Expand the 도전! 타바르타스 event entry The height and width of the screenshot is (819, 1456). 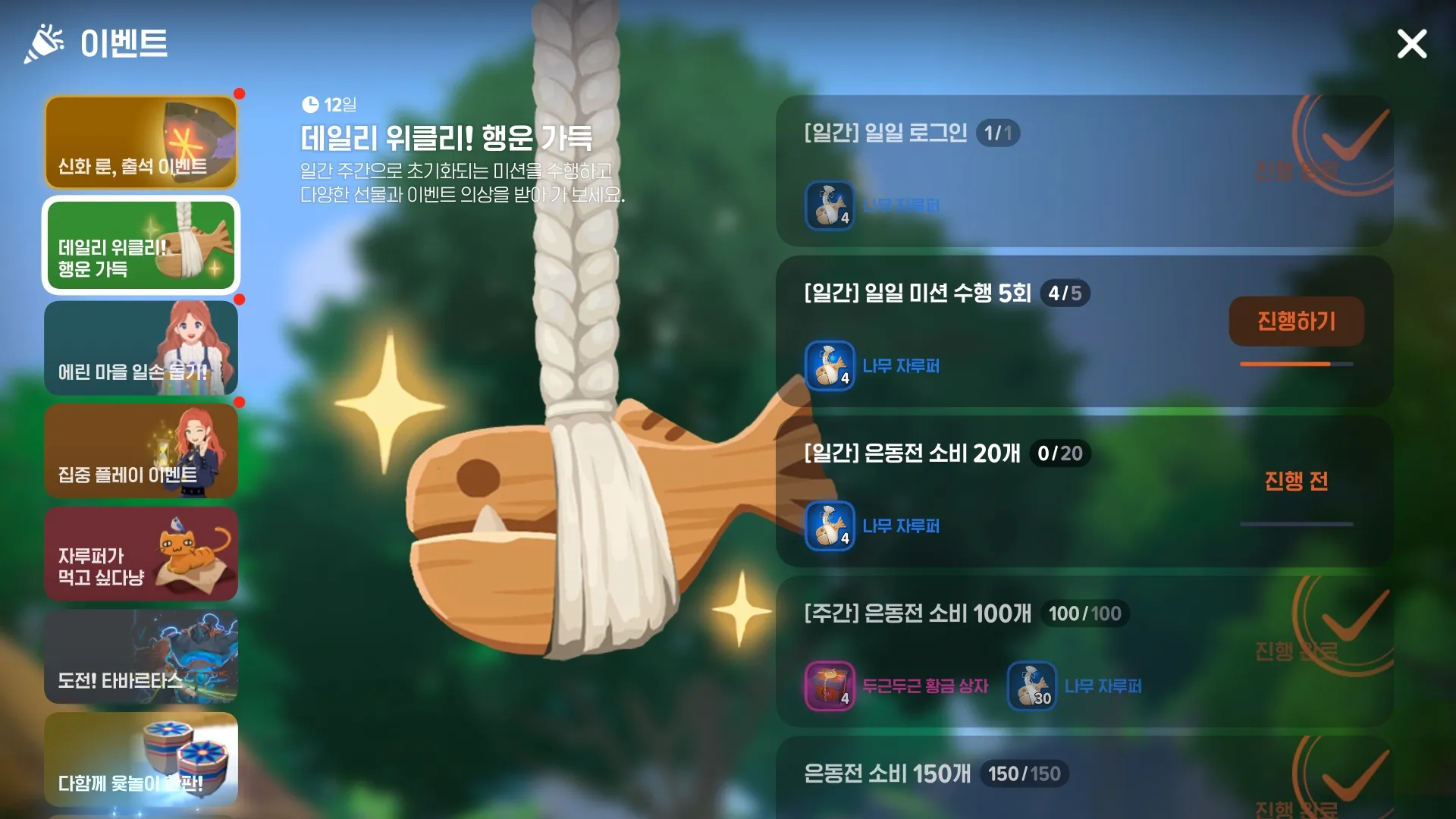141,658
